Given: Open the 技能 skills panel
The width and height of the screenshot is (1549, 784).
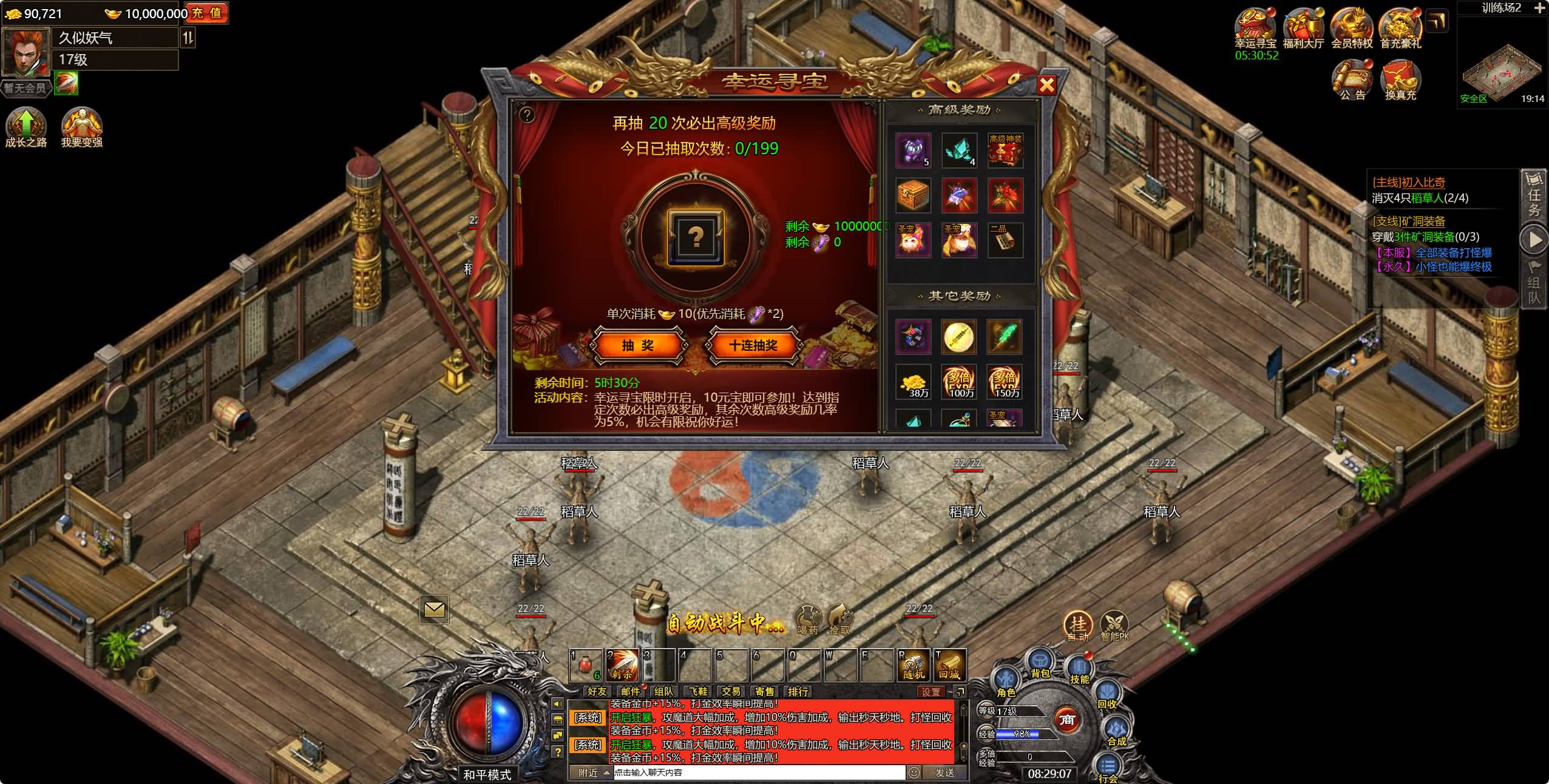Looking at the screenshot, I should click(1079, 669).
